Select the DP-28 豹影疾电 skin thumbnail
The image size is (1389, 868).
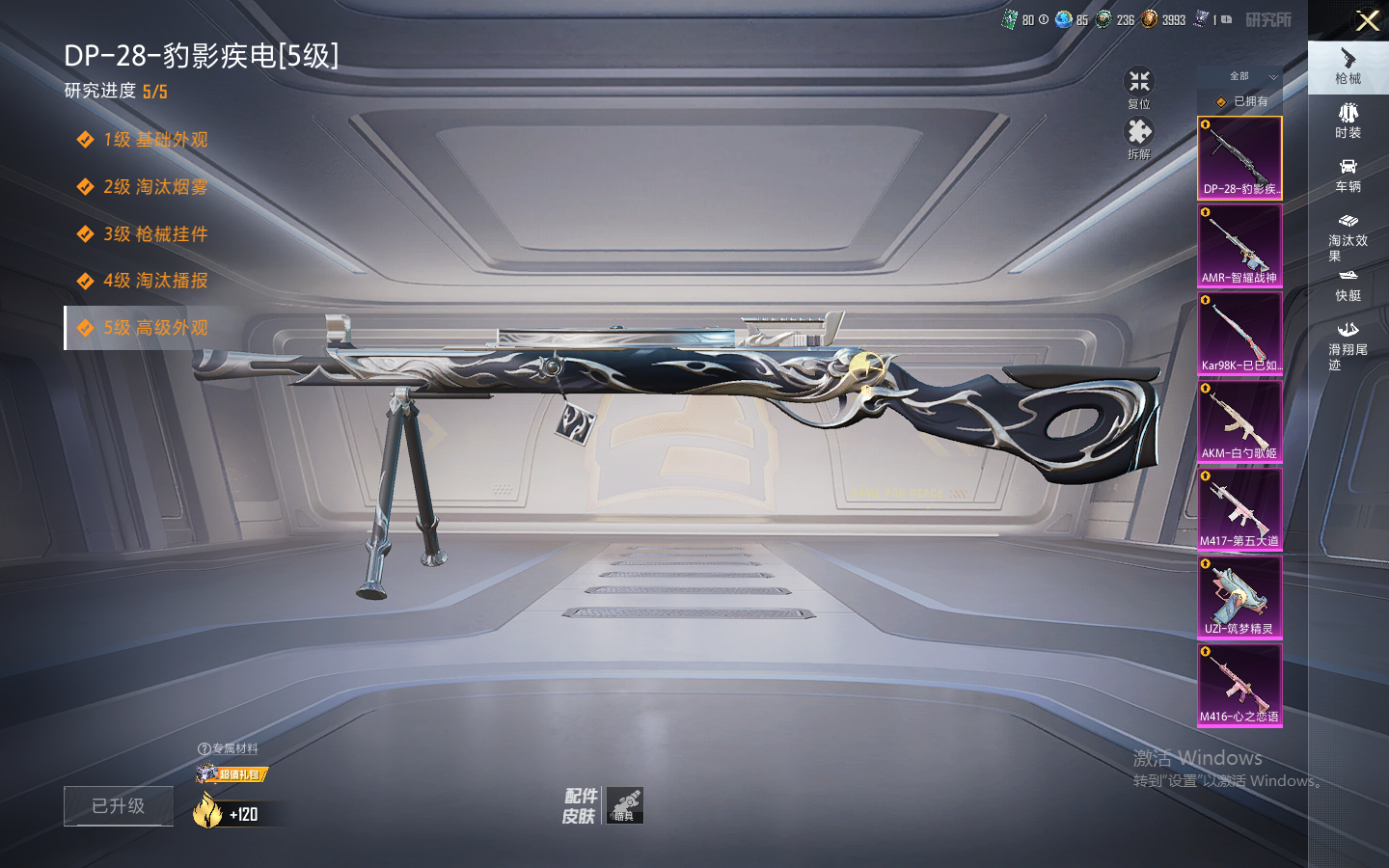[1239, 157]
